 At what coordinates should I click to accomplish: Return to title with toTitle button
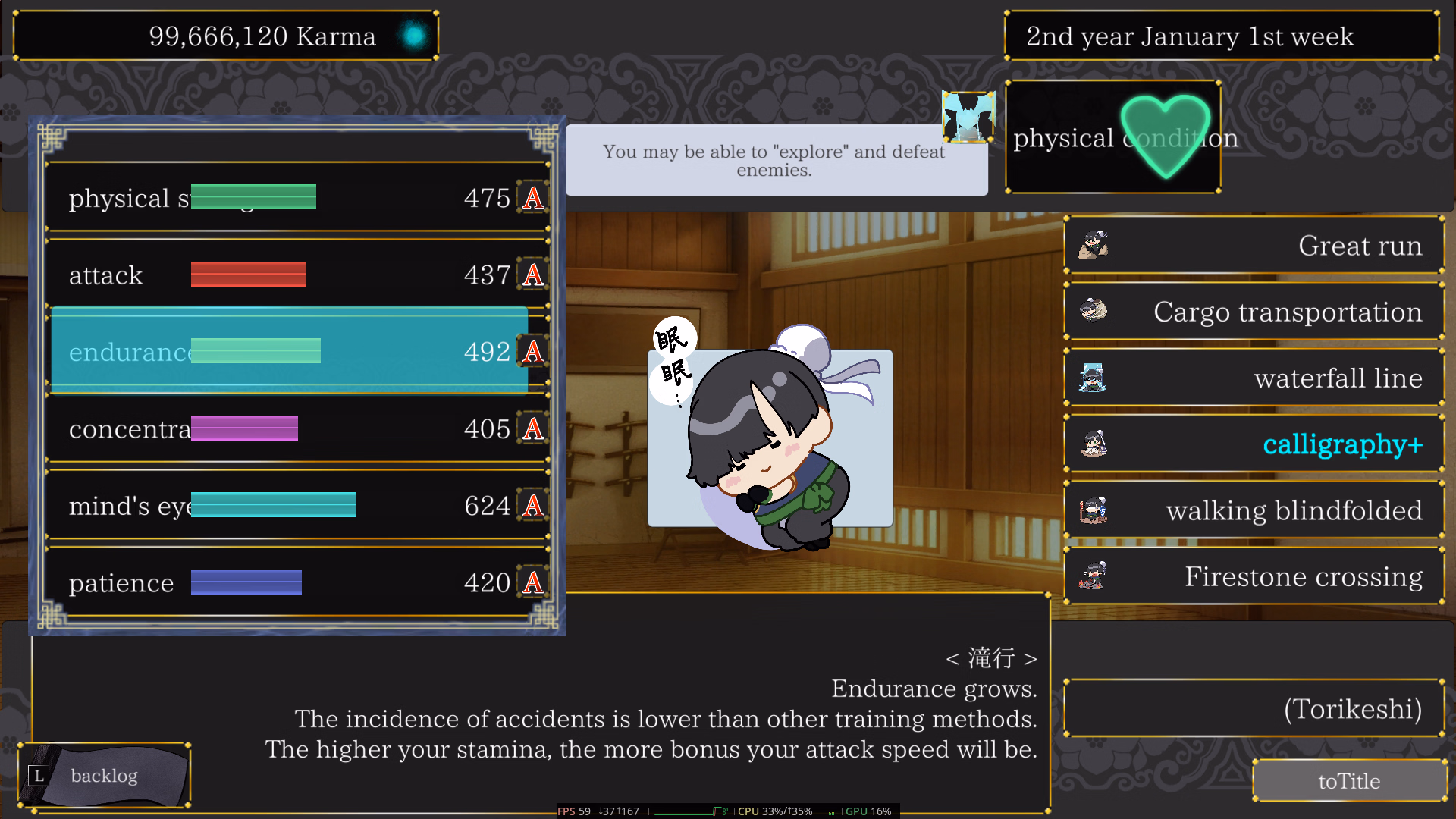click(x=1349, y=780)
